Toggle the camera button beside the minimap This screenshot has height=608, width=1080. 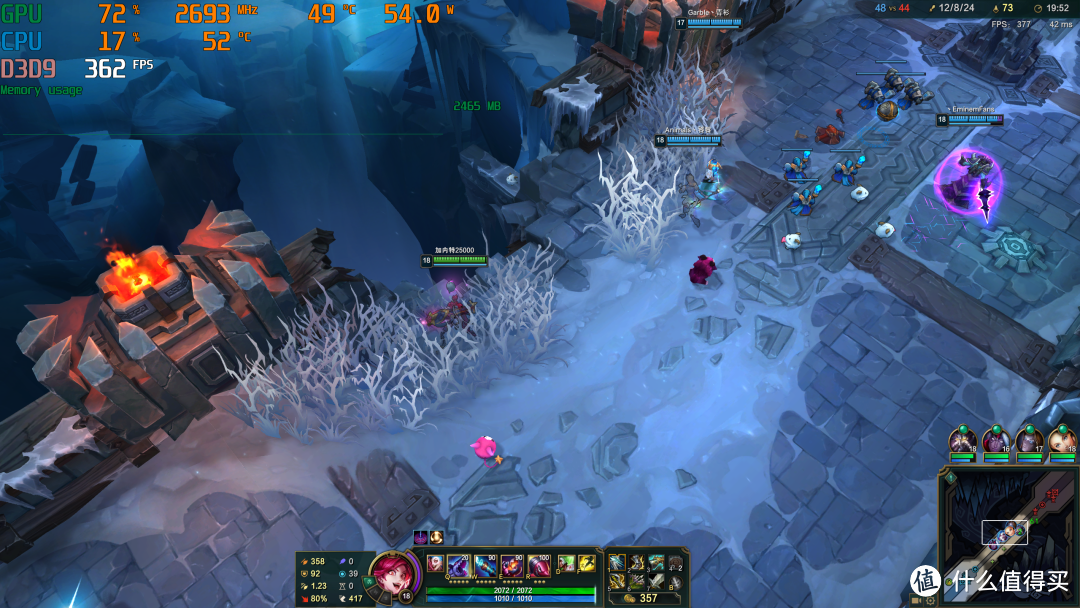pos(917,601)
